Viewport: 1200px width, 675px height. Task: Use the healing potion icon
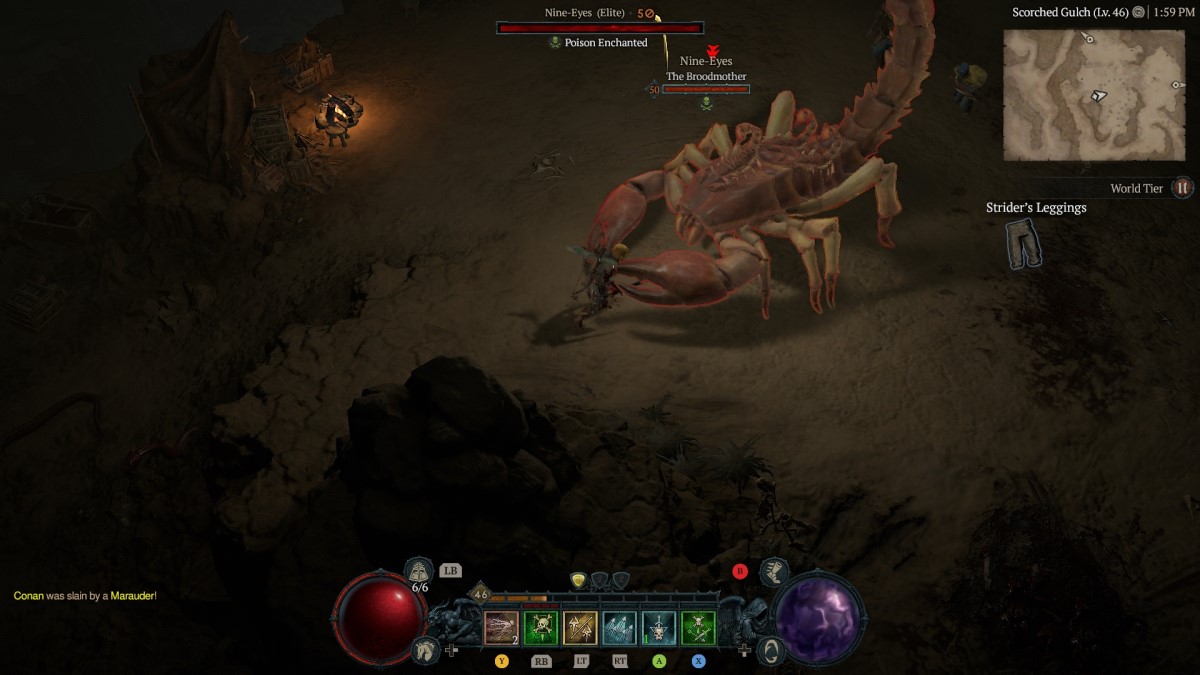(420, 571)
